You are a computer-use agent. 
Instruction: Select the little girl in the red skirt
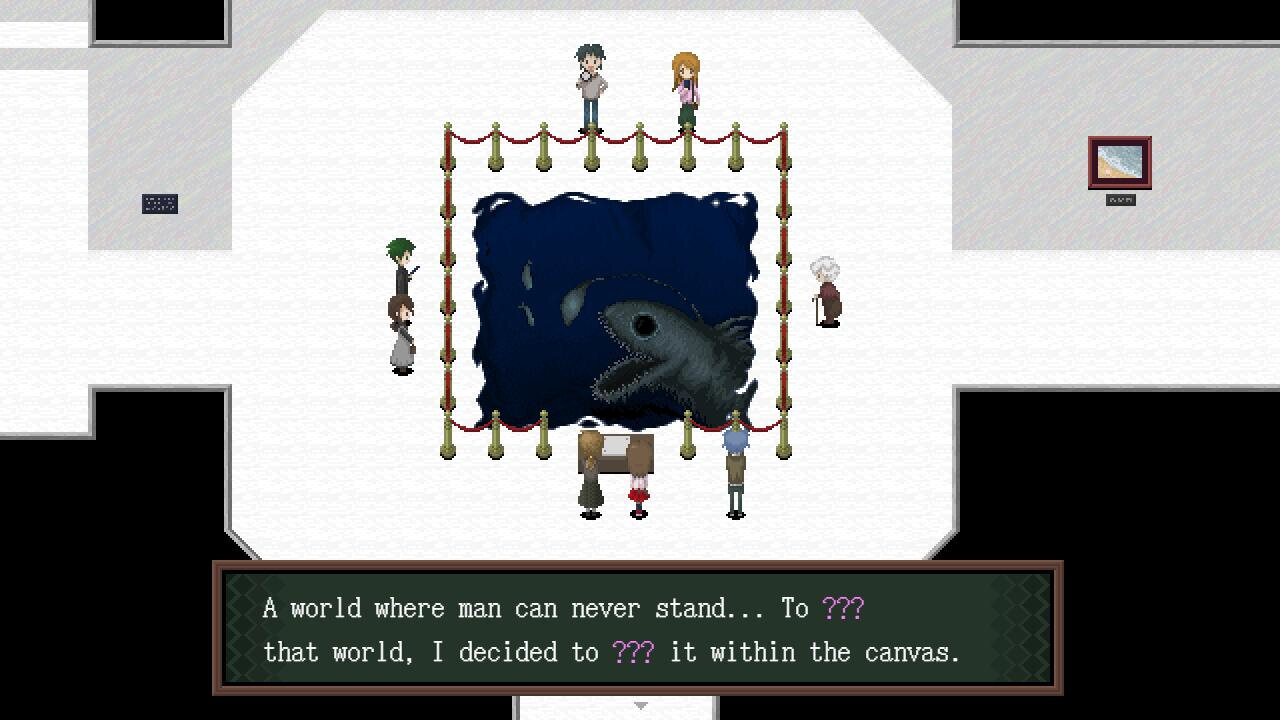637,490
